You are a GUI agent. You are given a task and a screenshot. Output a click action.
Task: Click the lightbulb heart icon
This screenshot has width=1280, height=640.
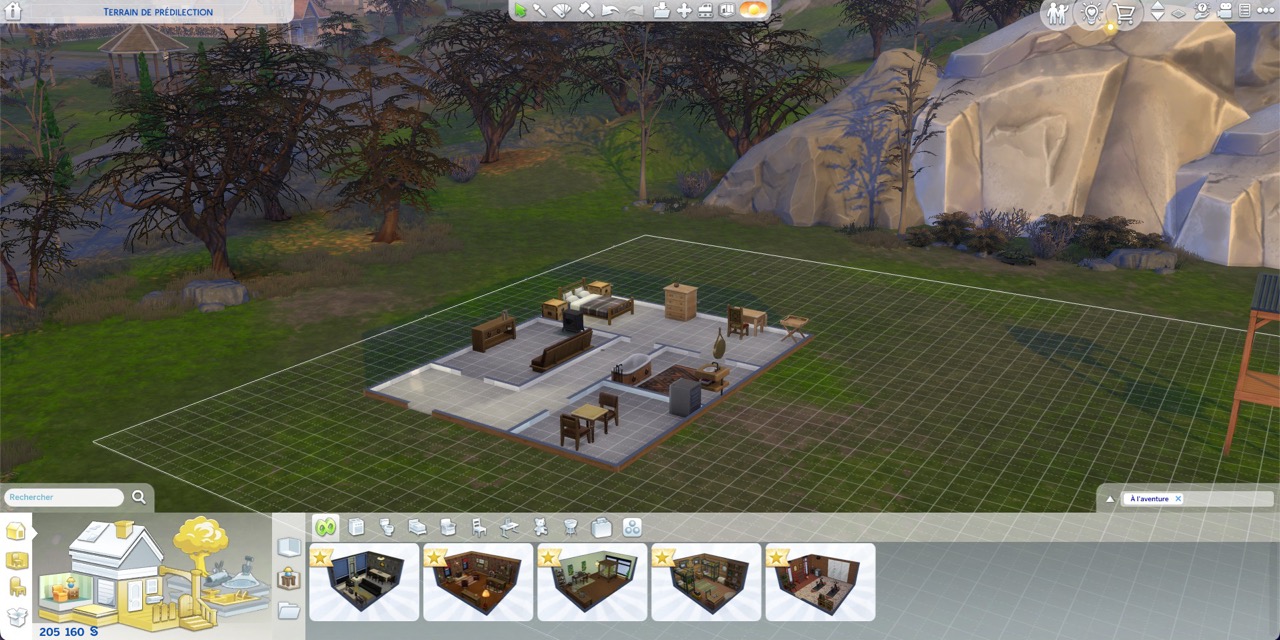click(1092, 13)
